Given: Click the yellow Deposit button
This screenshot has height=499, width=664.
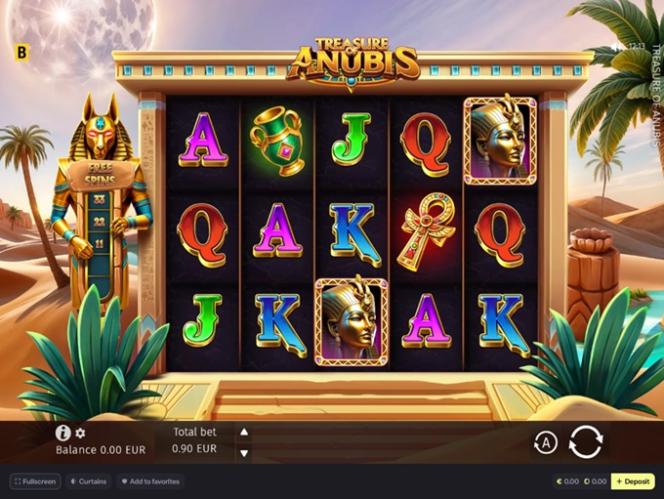Looking at the screenshot, I should 633,481.
